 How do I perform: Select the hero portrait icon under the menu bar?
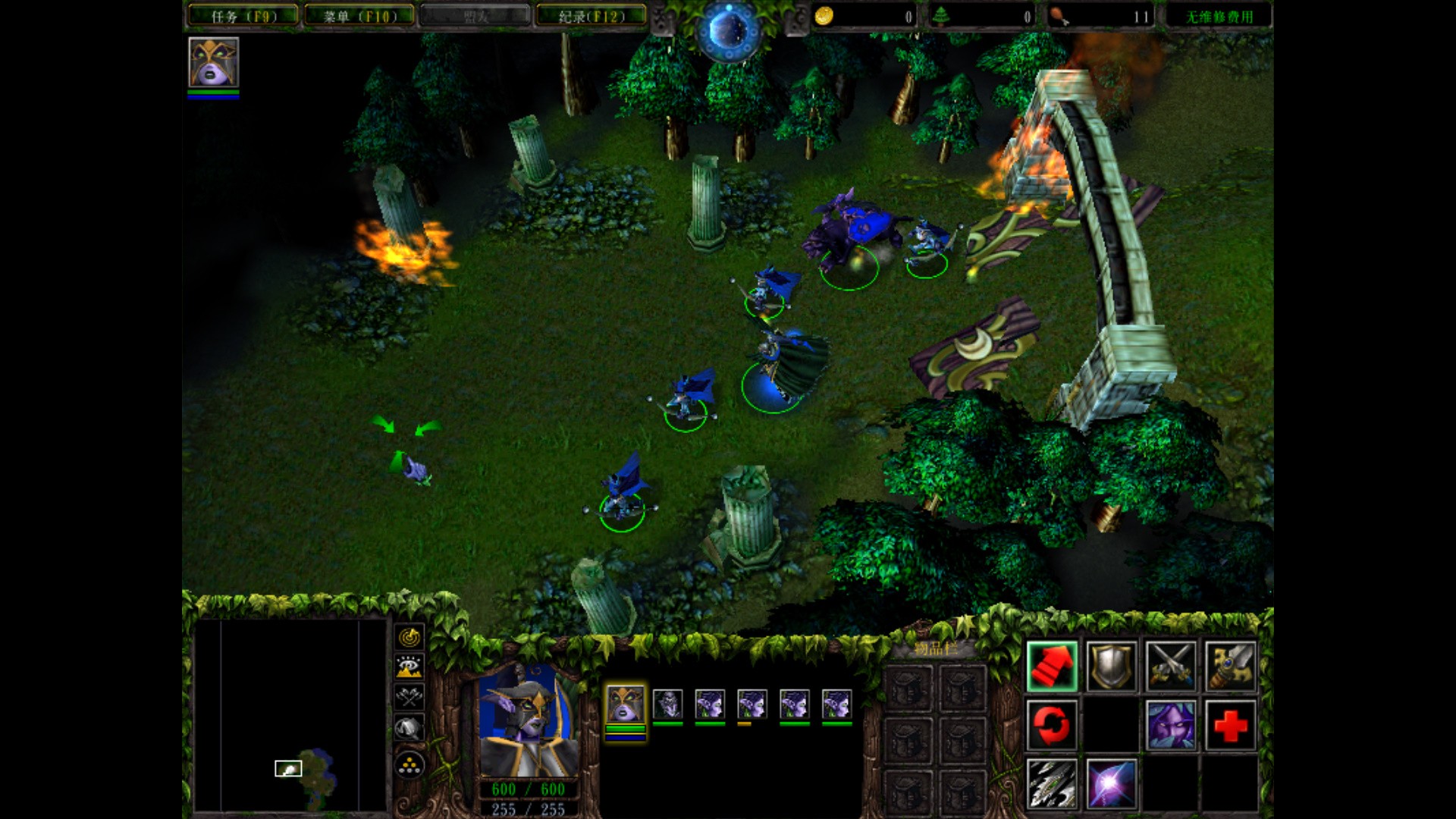[213, 62]
